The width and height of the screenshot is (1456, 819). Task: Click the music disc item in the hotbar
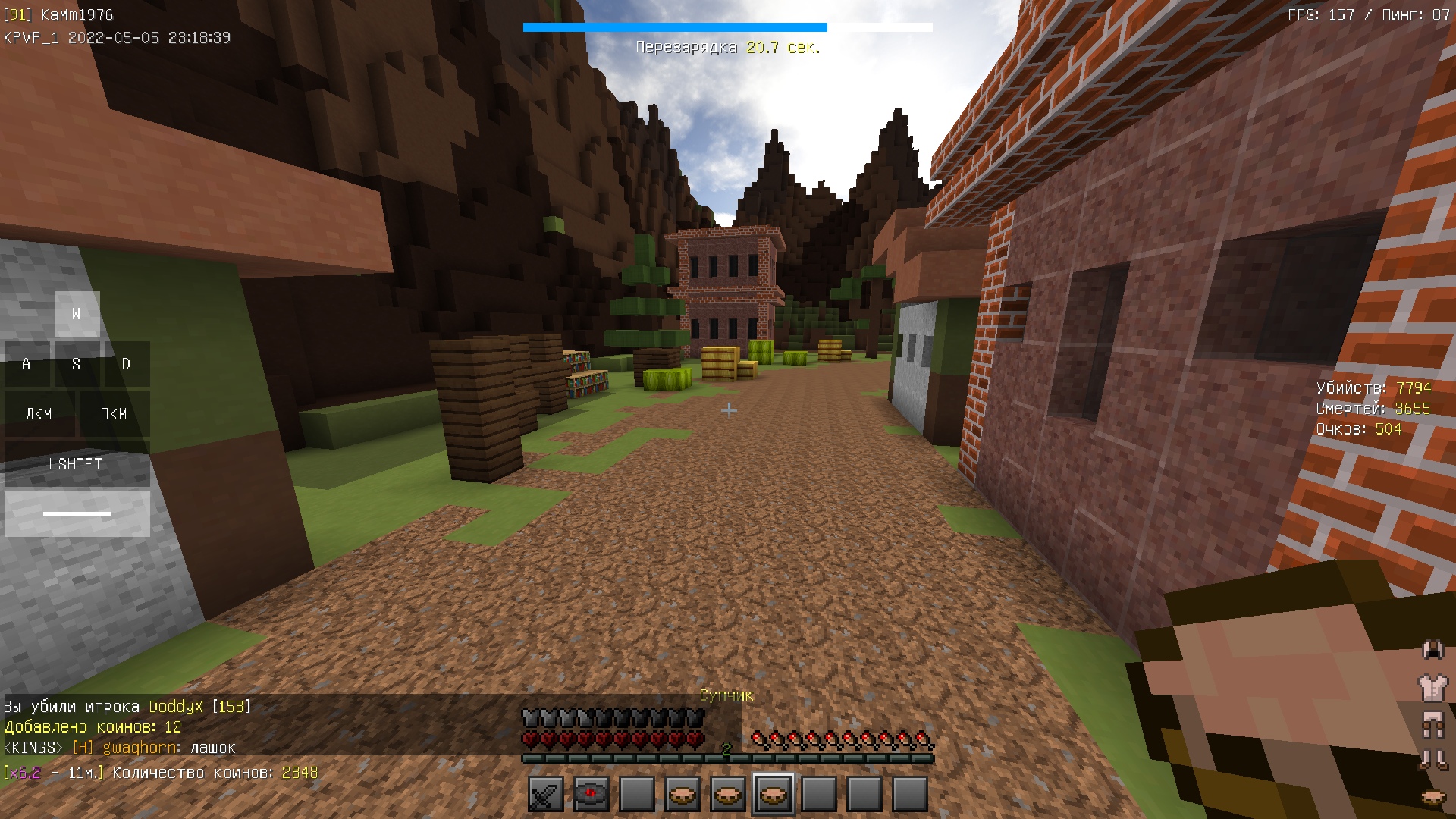pyautogui.click(x=591, y=794)
